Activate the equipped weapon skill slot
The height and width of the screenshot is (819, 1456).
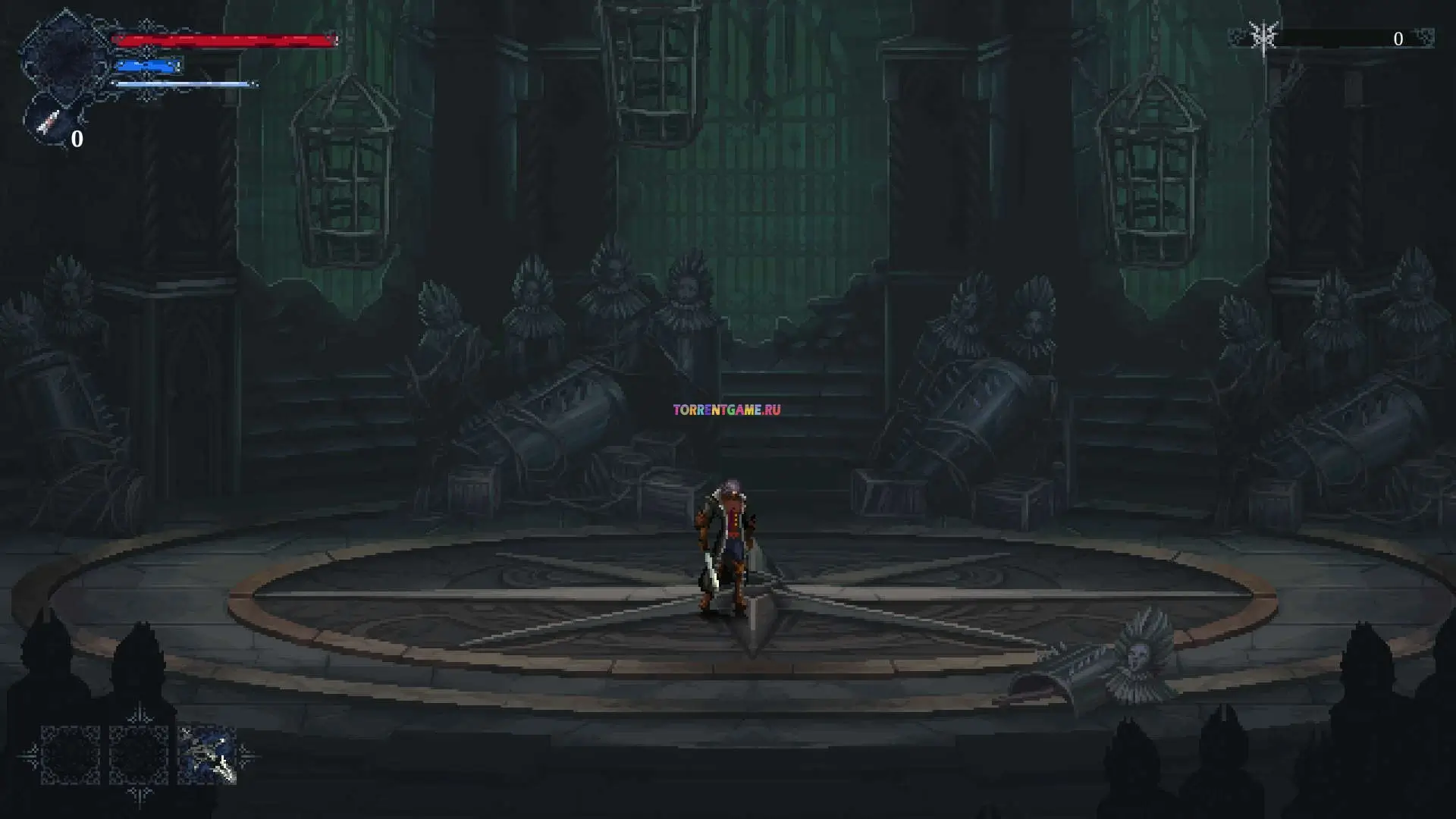pos(207,755)
